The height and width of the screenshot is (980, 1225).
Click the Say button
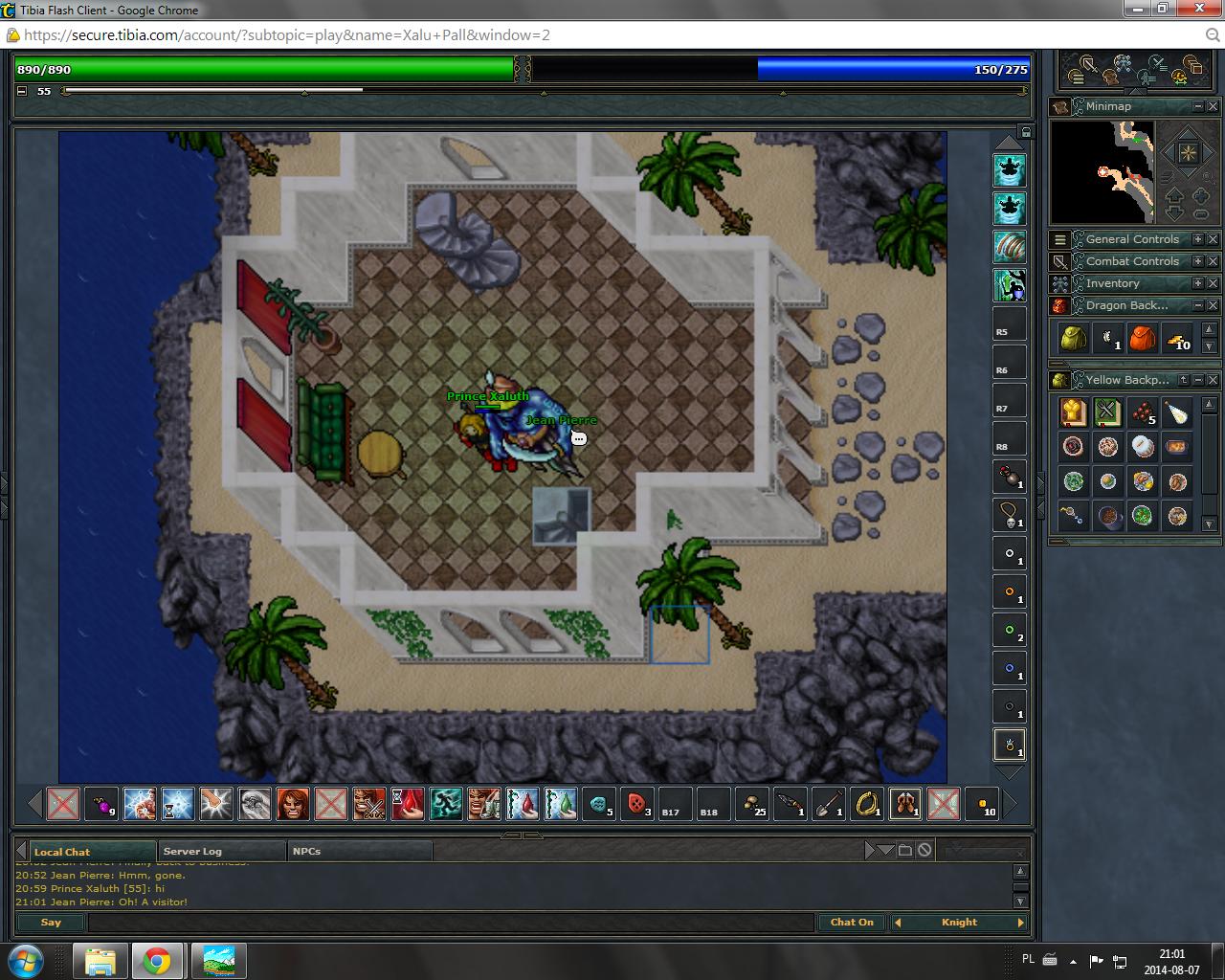51,923
